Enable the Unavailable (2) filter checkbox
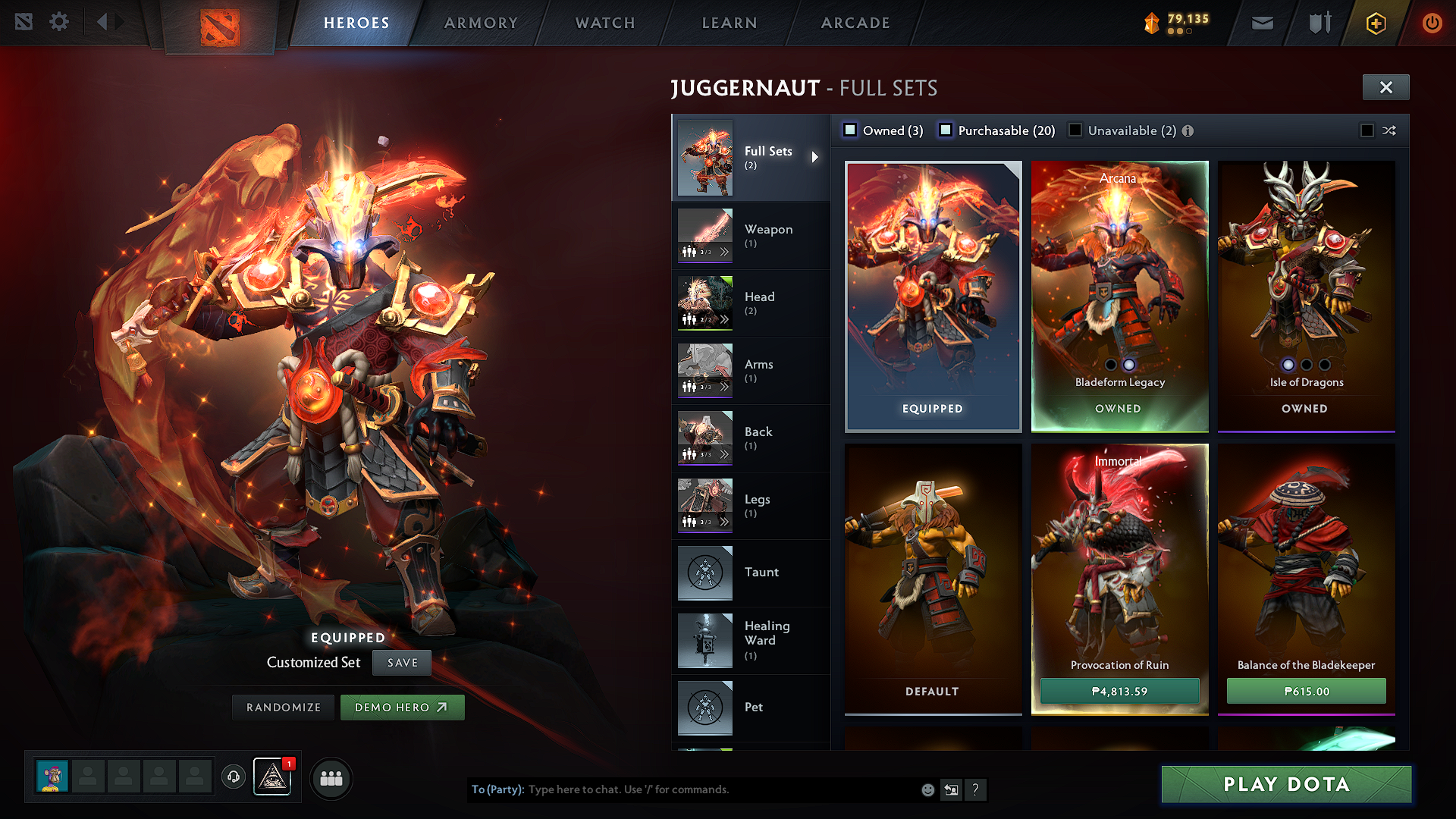Viewport: 1456px width, 819px height. tap(1076, 130)
